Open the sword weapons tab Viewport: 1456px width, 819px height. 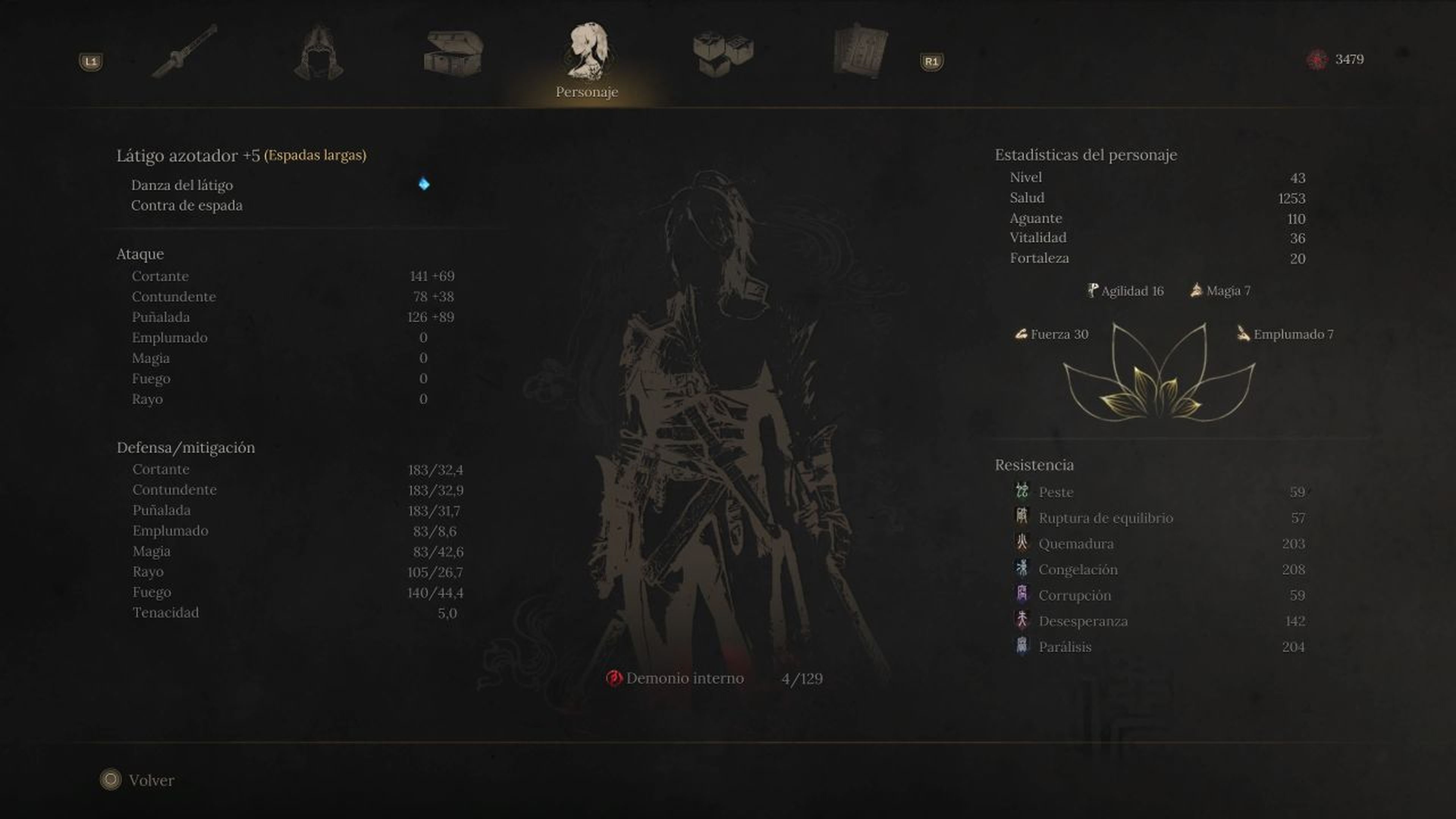pos(185,52)
